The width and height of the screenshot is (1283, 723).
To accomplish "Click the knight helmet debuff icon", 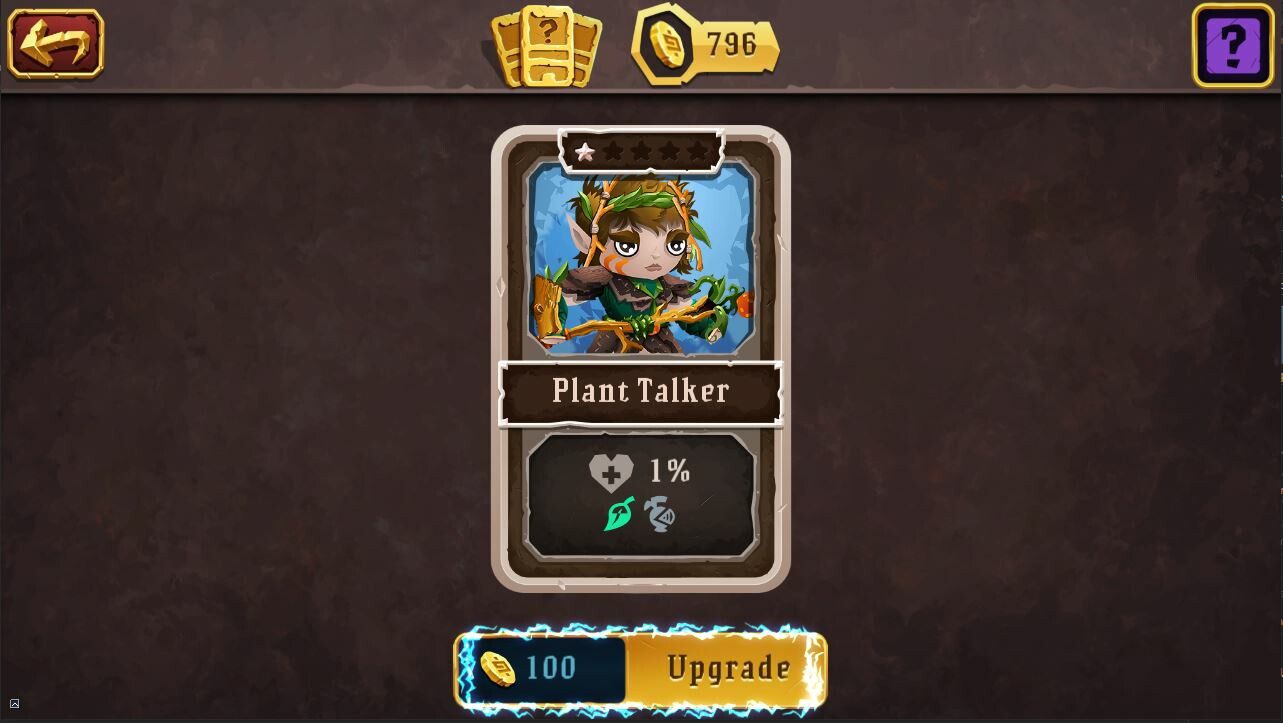I will (660, 516).
